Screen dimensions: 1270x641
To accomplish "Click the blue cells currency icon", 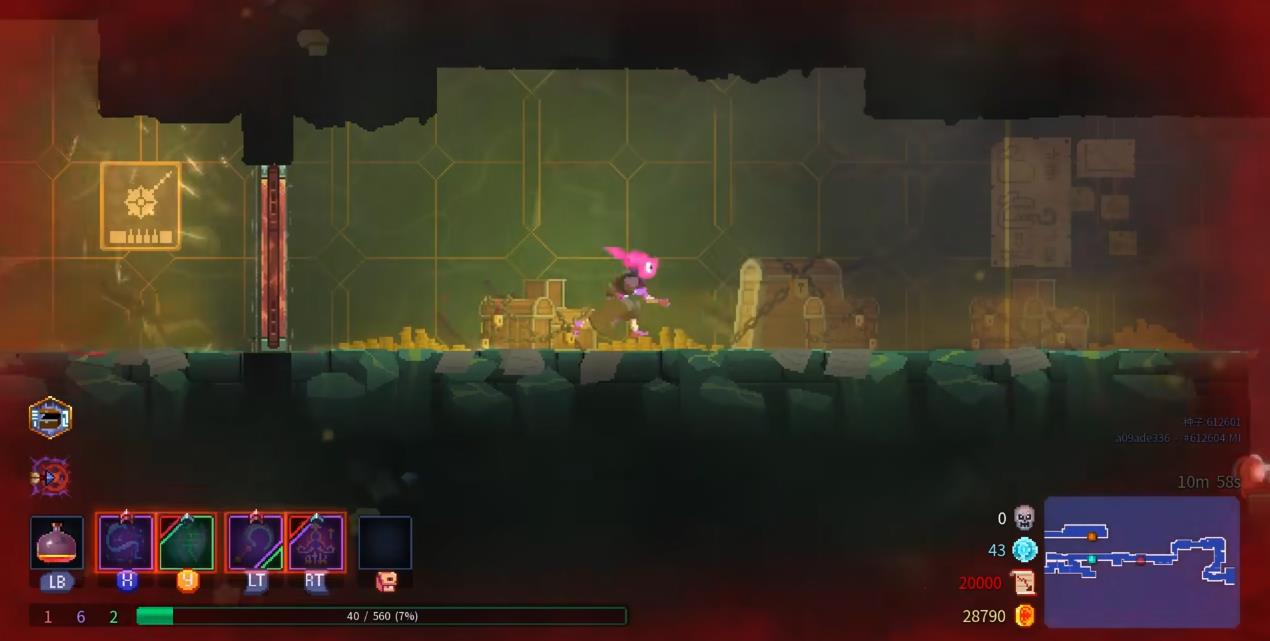I will tap(1024, 550).
